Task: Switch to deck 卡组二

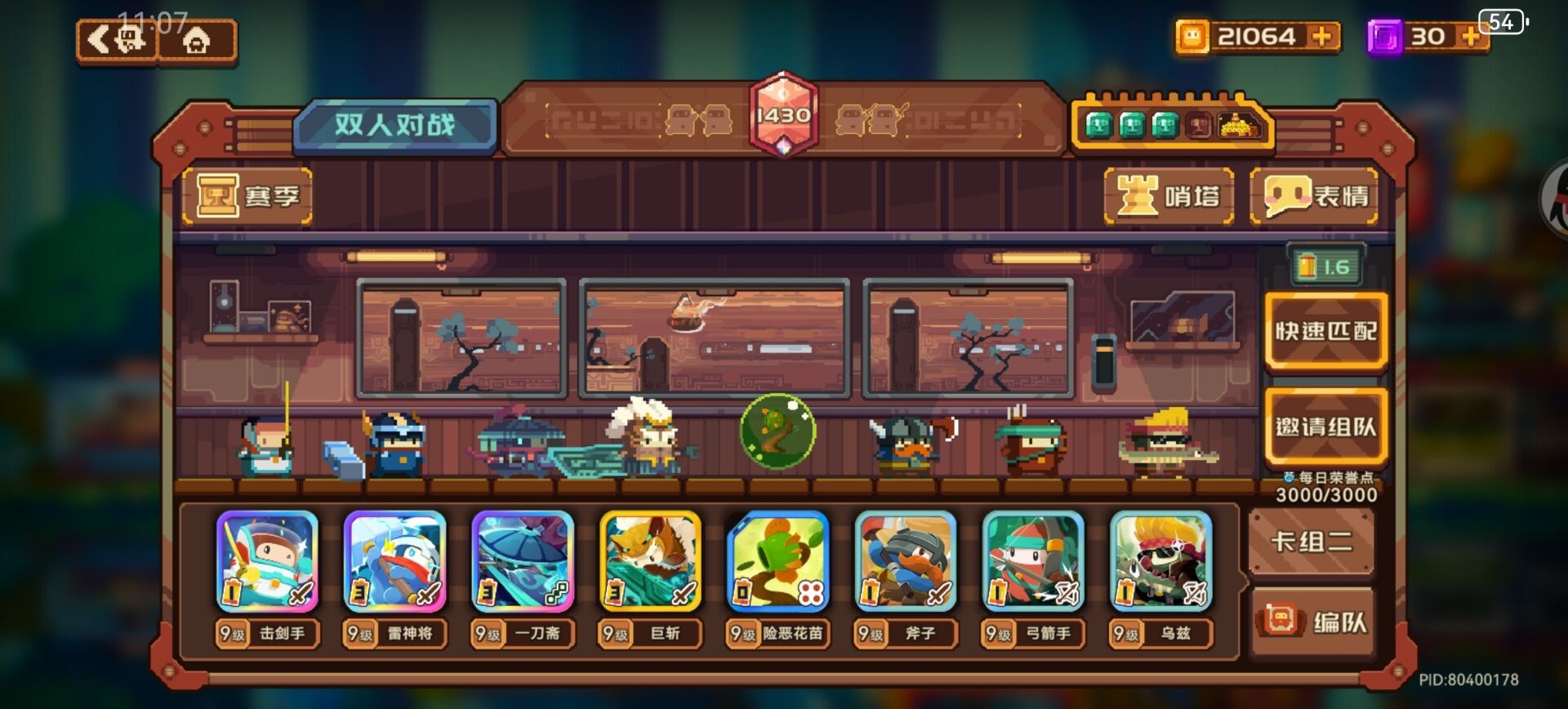Action: (1312, 542)
